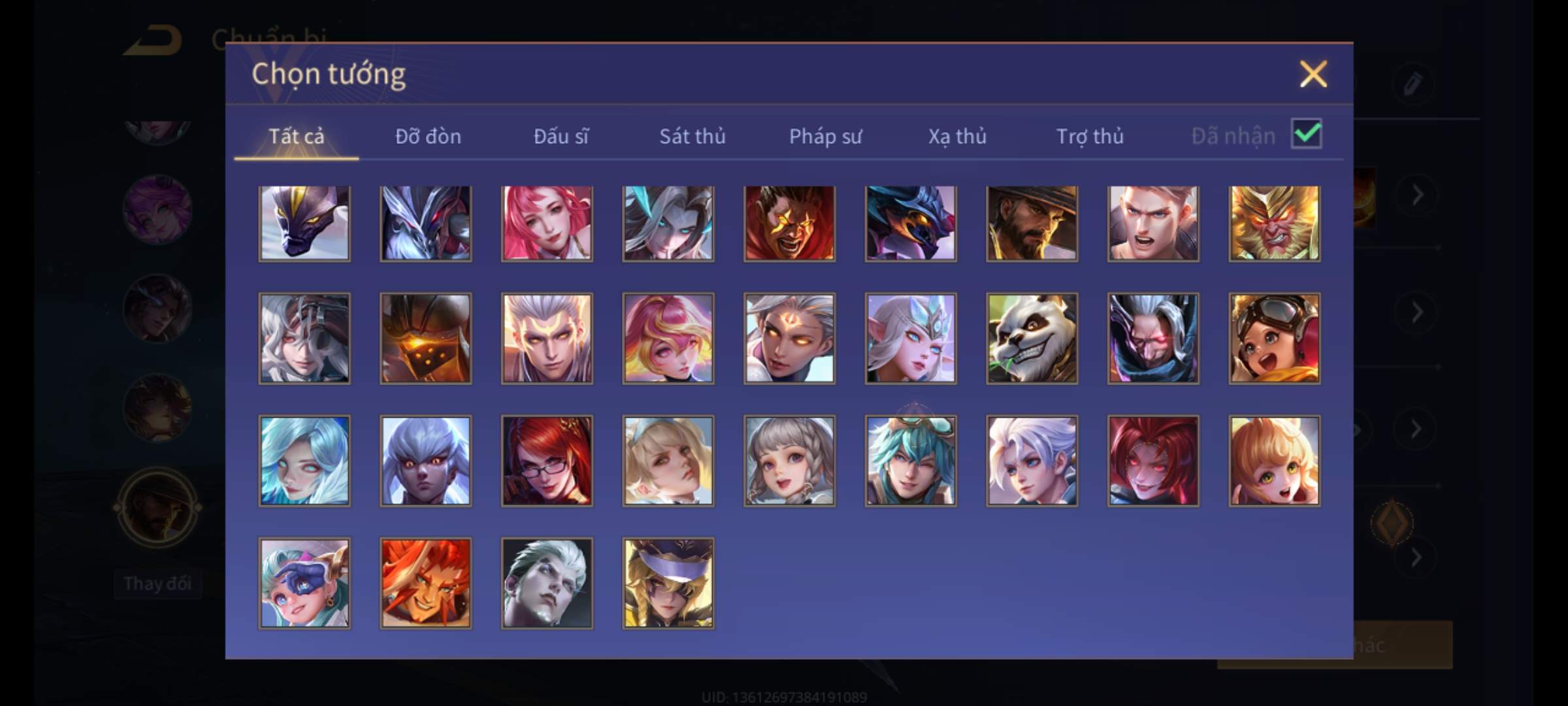Filter heroes by Xạ thủ
The height and width of the screenshot is (706, 1568).
click(x=957, y=136)
